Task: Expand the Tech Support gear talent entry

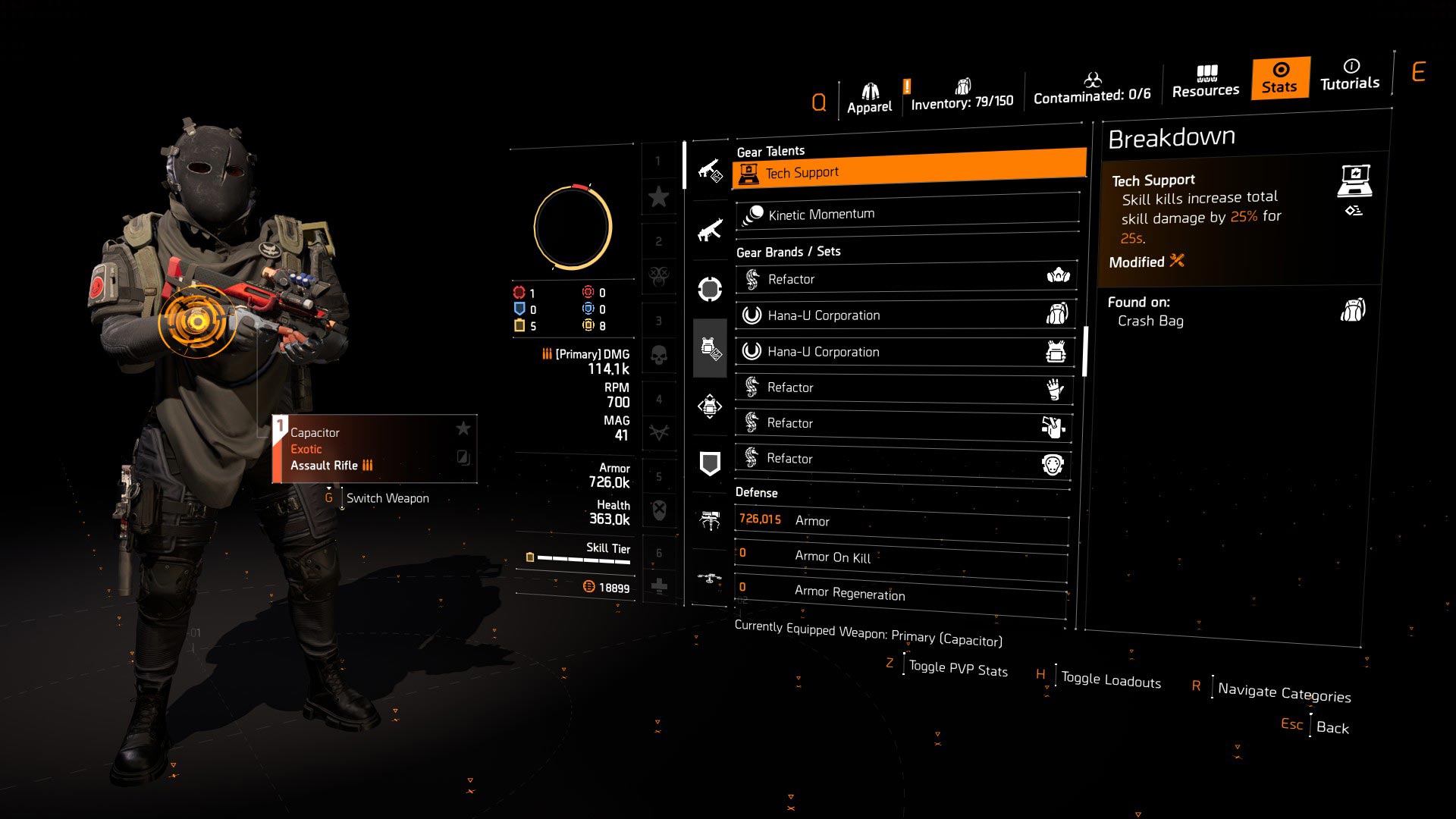Action: 906,172
